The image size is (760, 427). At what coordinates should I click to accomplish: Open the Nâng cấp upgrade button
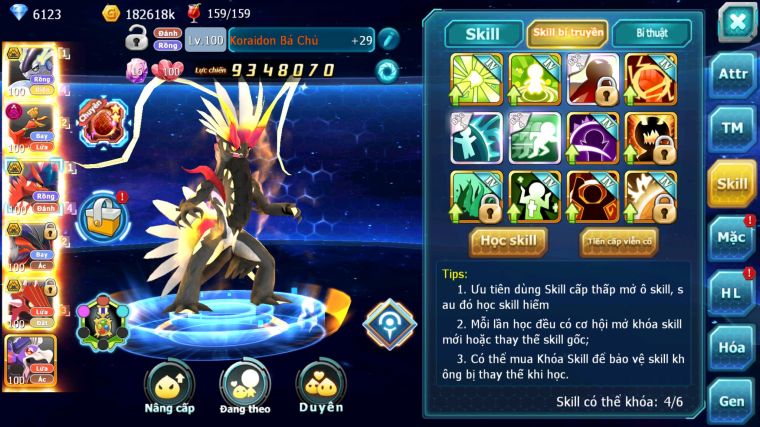pyautogui.click(x=168, y=385)
